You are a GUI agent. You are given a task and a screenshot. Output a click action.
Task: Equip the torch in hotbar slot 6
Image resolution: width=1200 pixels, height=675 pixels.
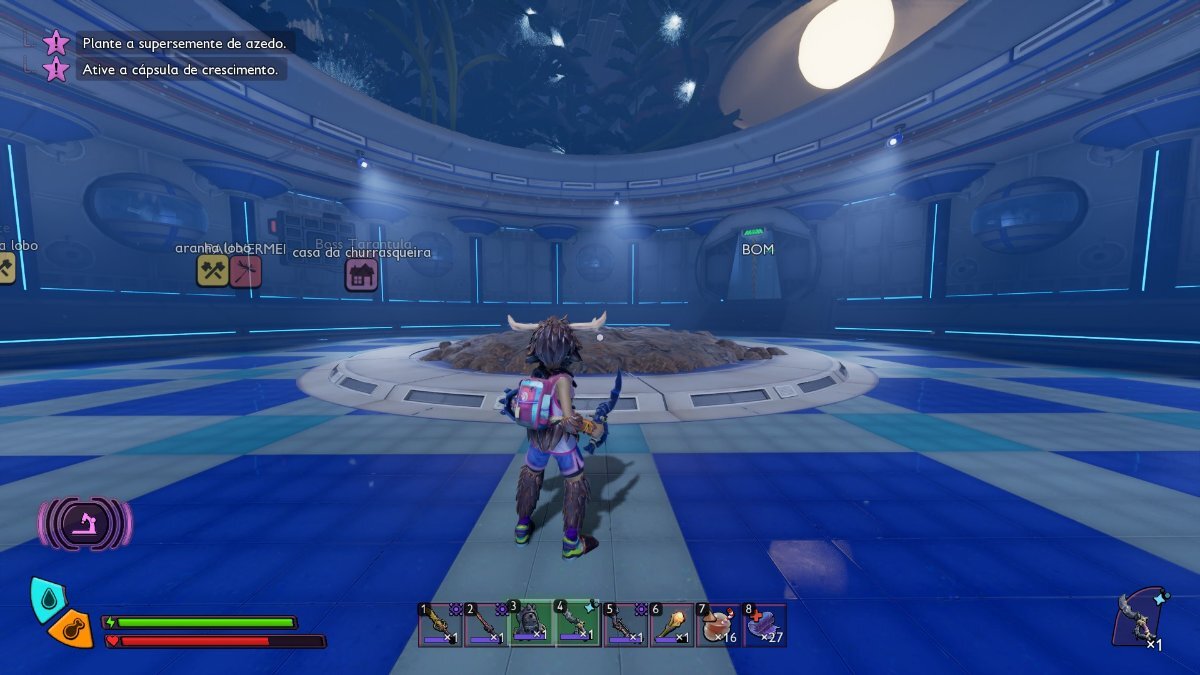[671, 625]
